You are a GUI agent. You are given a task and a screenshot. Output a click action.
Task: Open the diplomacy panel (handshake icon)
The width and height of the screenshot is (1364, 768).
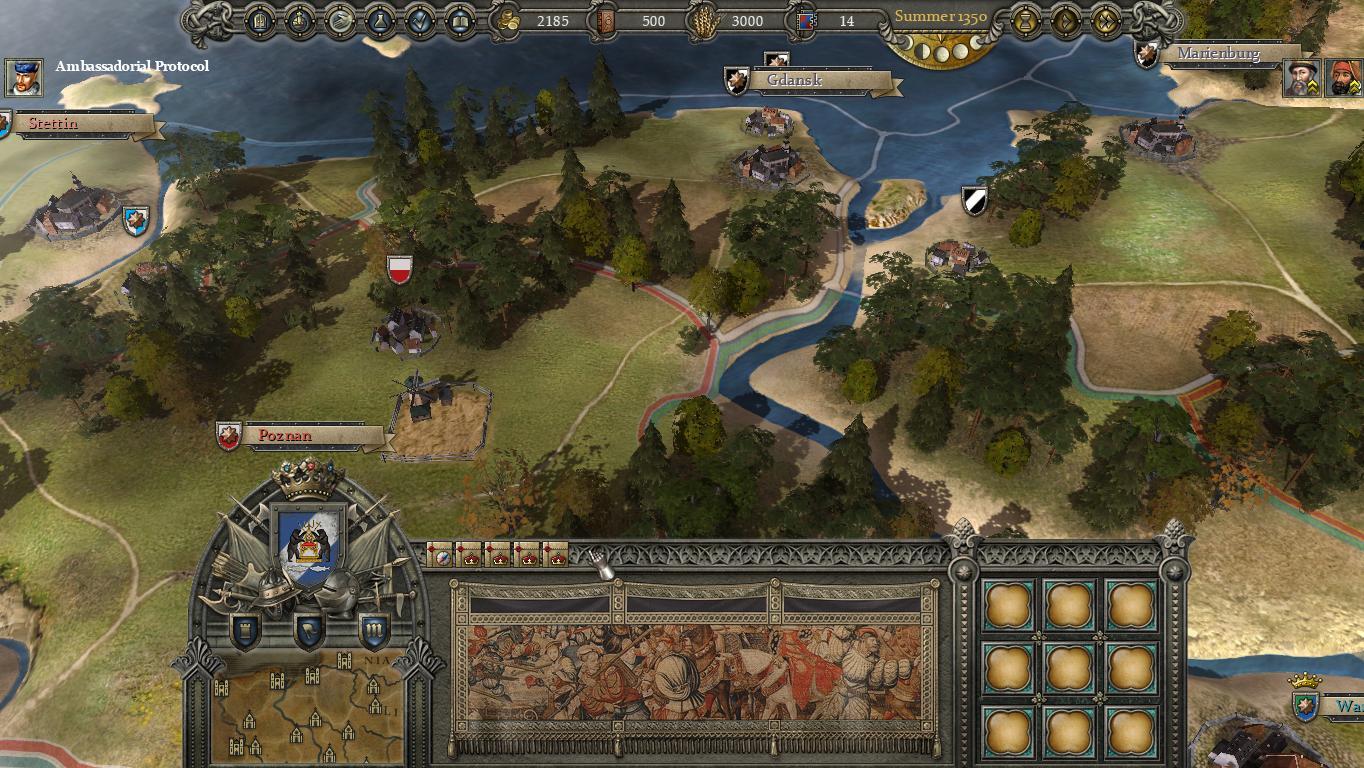click(x=338, y=19)
